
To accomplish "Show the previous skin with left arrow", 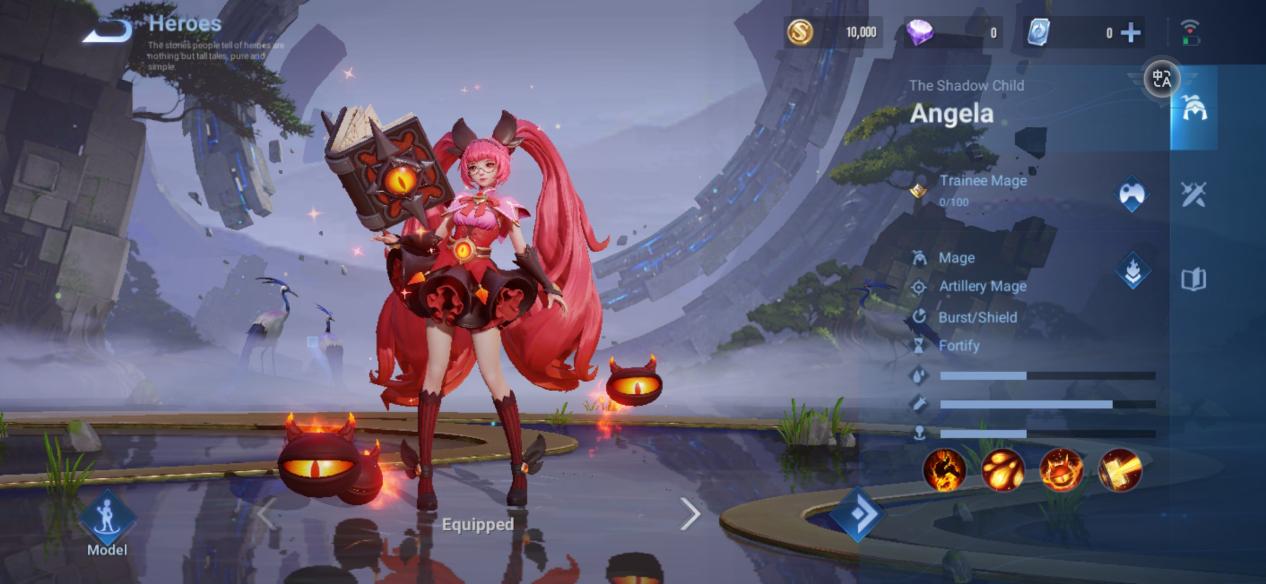I will [x=266, y=514].
